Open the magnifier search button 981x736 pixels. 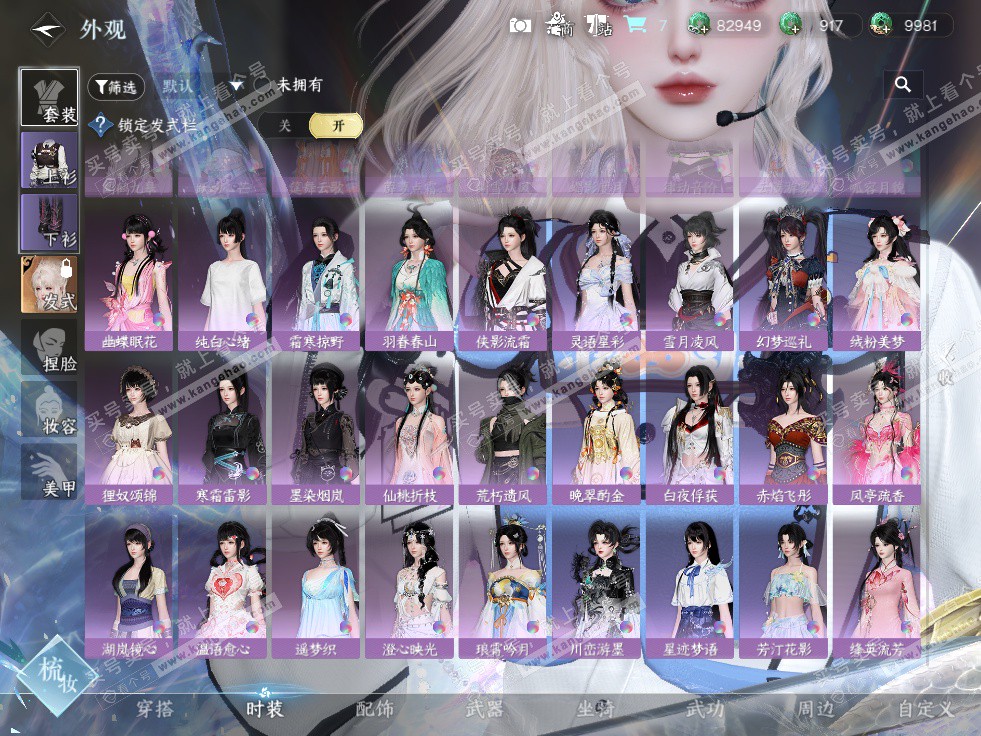tap(903, 85)
